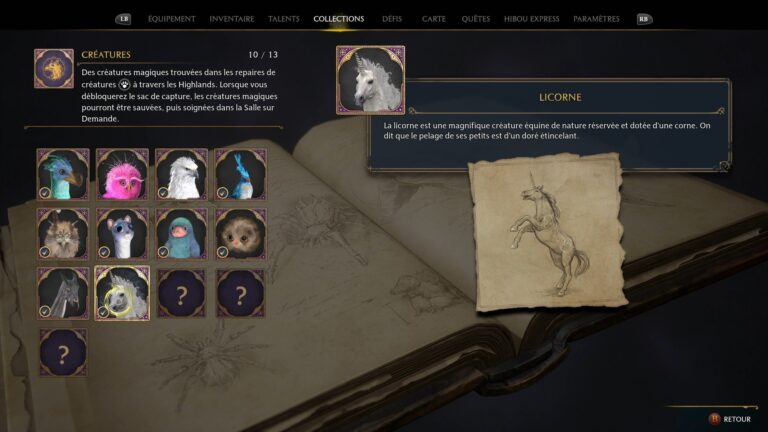This screenshot has height=432, width=768.
Task: Open the Paramètres tab
Action: pos(596,19)
